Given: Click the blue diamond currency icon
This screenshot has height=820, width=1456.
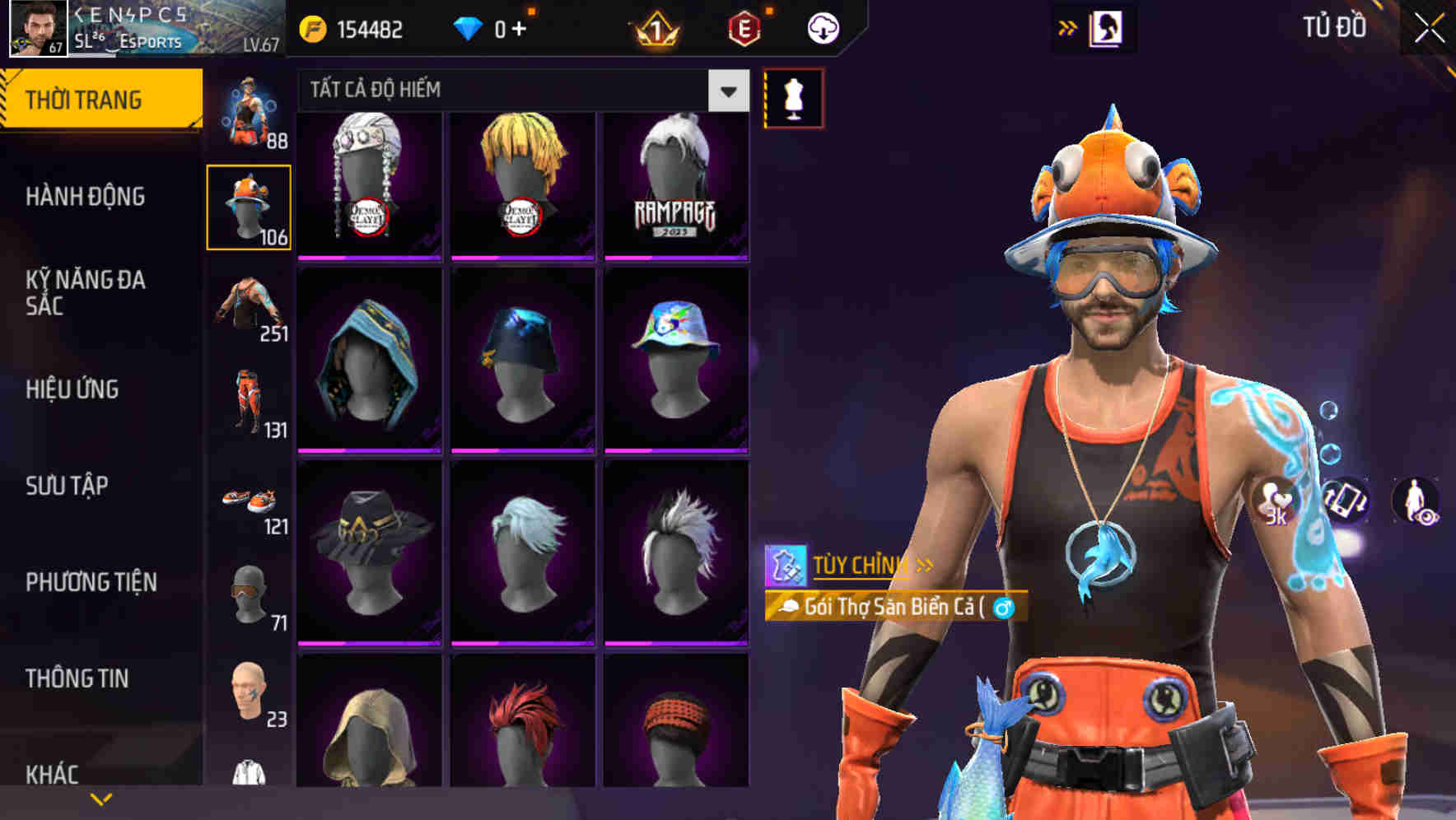Looking at the screenshot, I should coord(466,27).
